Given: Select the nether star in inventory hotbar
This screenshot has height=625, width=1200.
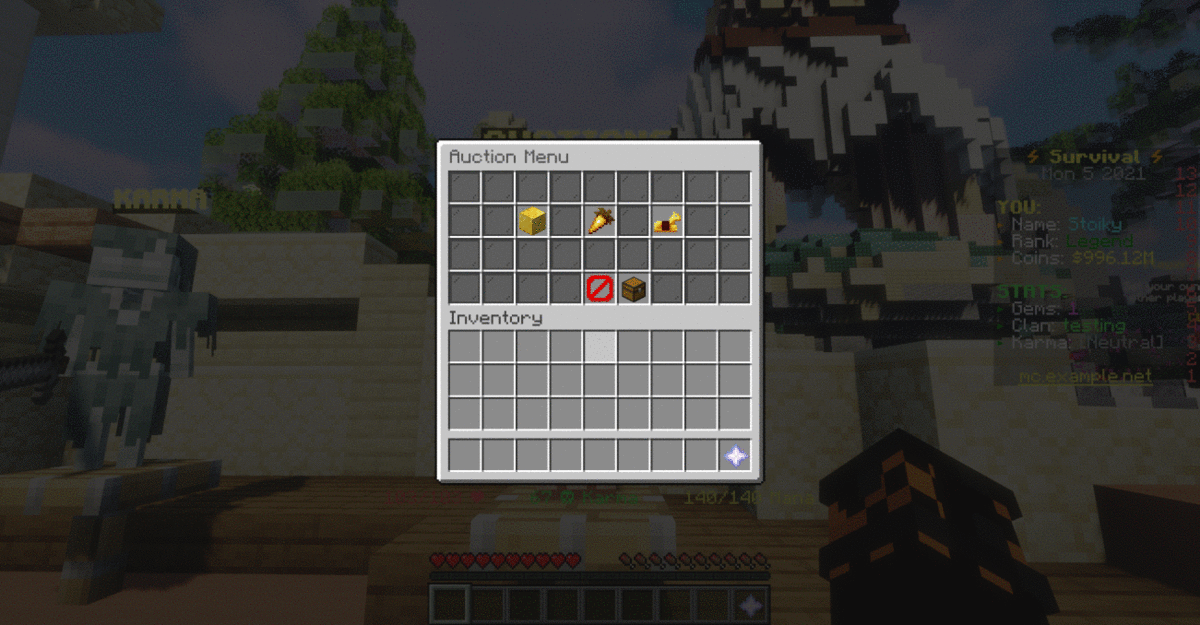Looking at the screenshot, I should tap(735, 456).
